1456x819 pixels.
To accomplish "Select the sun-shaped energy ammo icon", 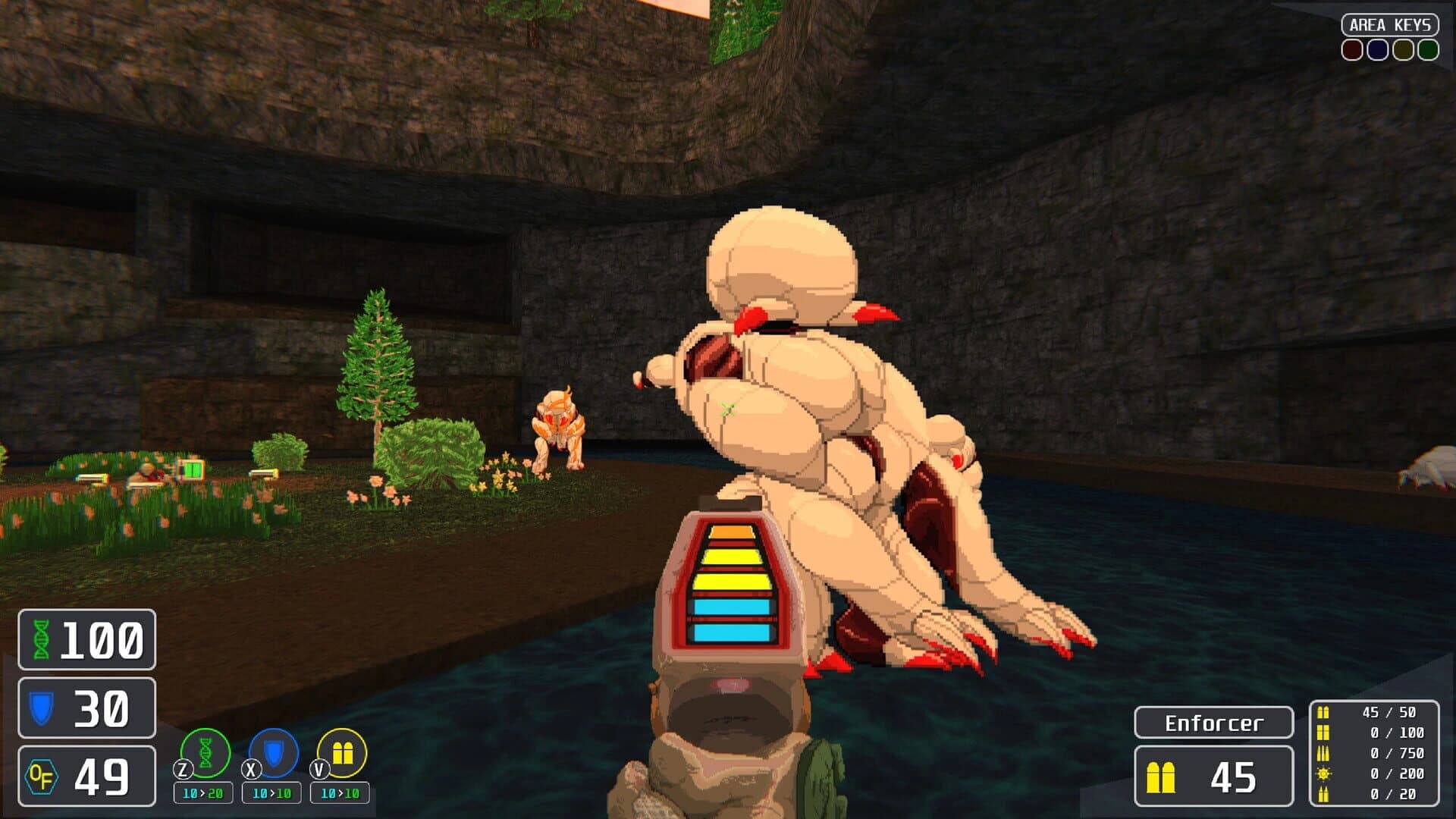I will coord(1323,773).
